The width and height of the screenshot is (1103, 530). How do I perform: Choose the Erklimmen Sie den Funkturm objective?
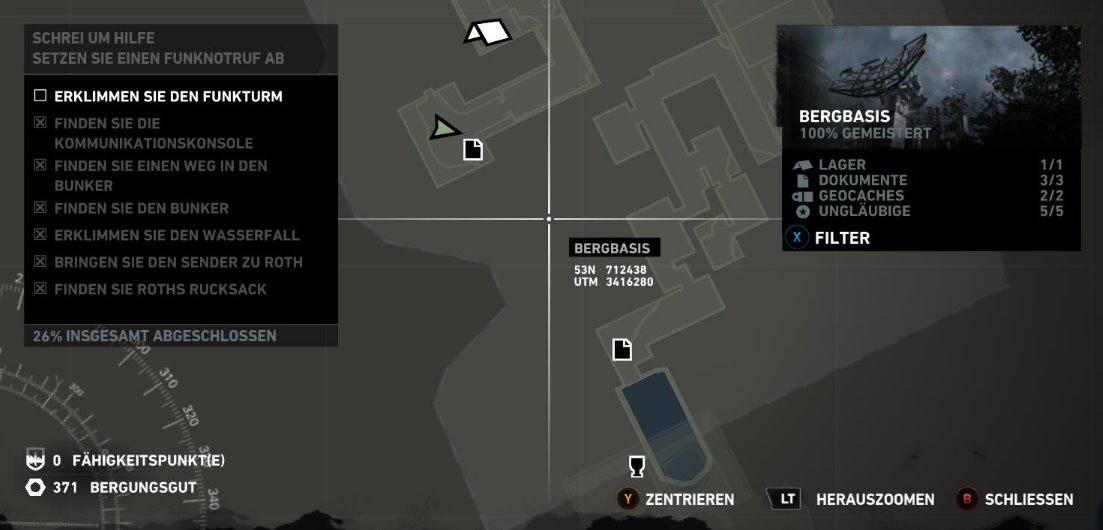168,97
